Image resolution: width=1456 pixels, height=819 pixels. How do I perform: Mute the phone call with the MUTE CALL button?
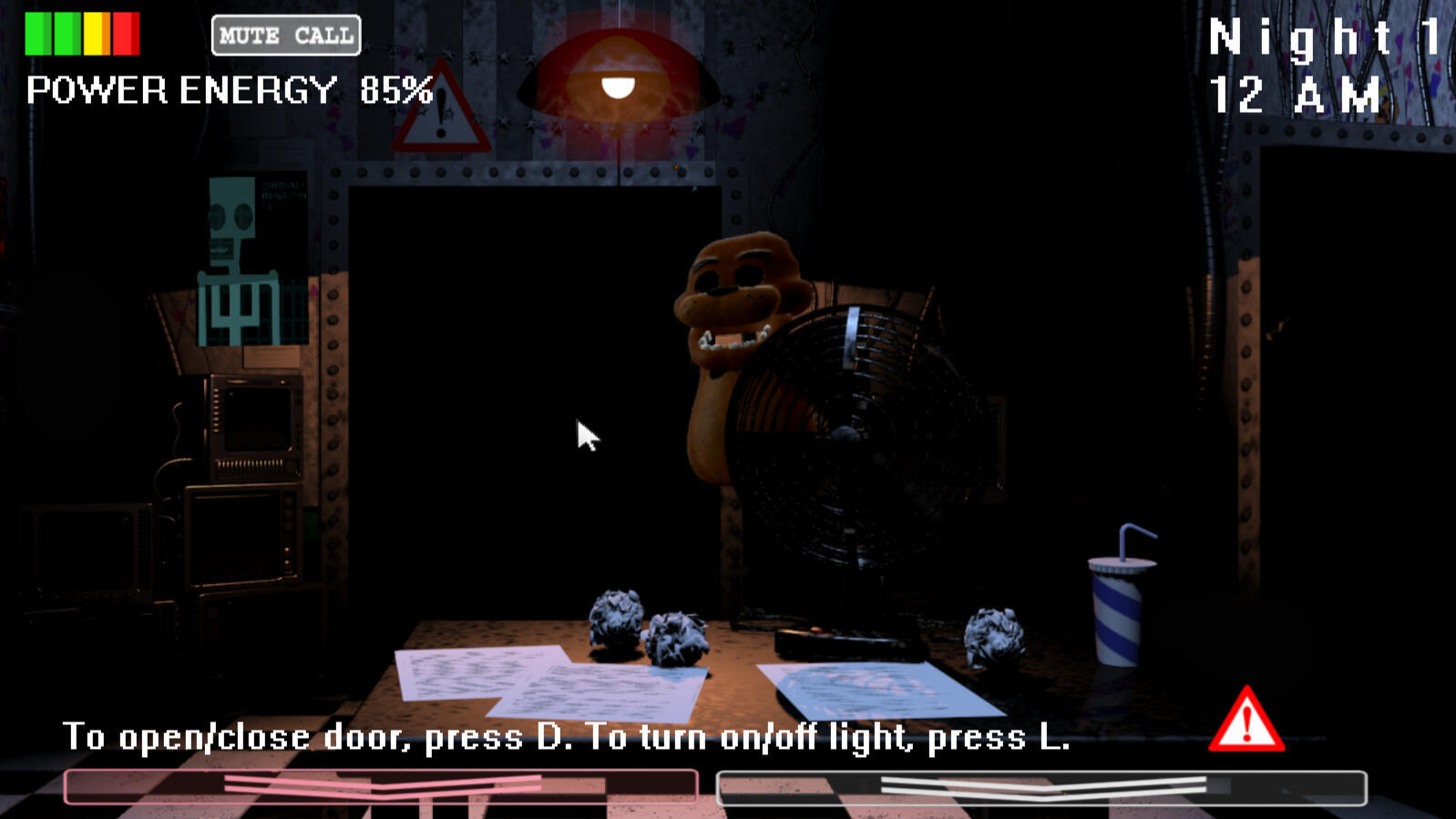click(285, 36)
